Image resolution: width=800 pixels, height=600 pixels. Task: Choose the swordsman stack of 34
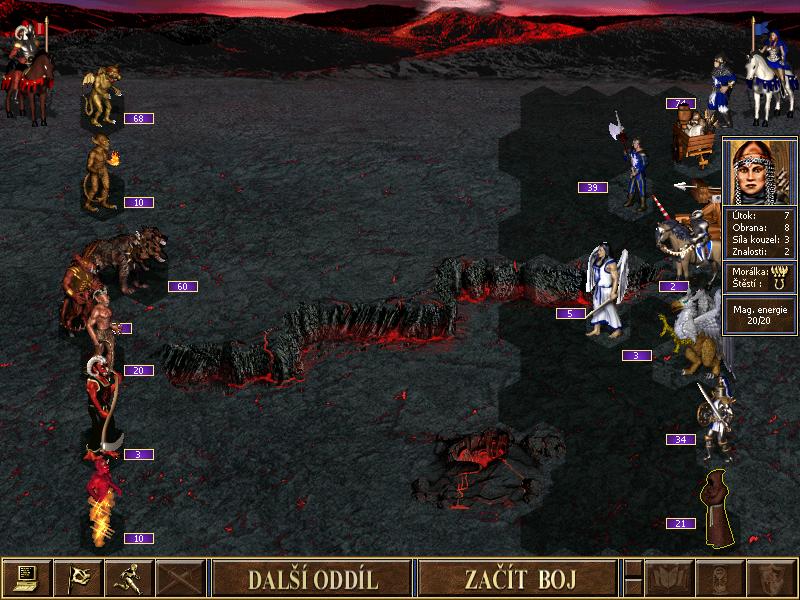(x=718, y=420)
